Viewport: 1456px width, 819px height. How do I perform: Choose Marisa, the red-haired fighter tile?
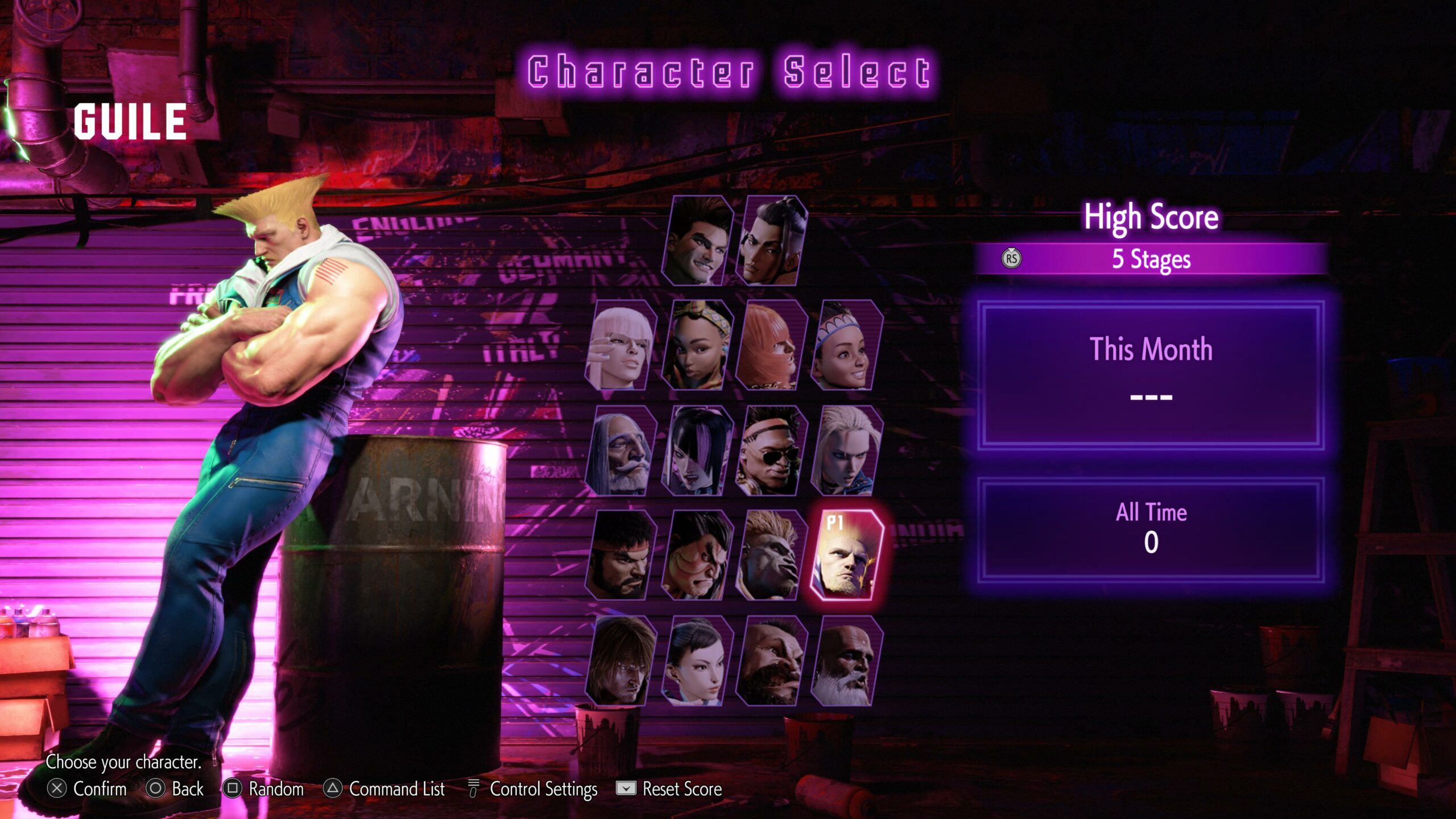click(771, 345)
